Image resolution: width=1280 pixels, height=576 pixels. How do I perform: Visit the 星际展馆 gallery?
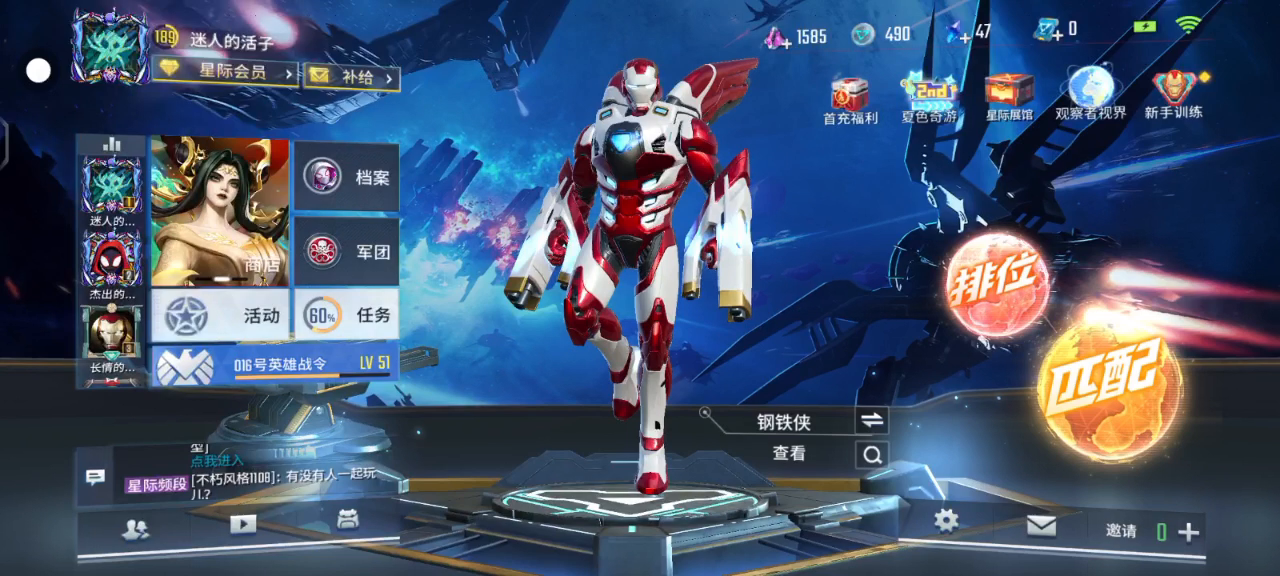(x=1009, y=100)
